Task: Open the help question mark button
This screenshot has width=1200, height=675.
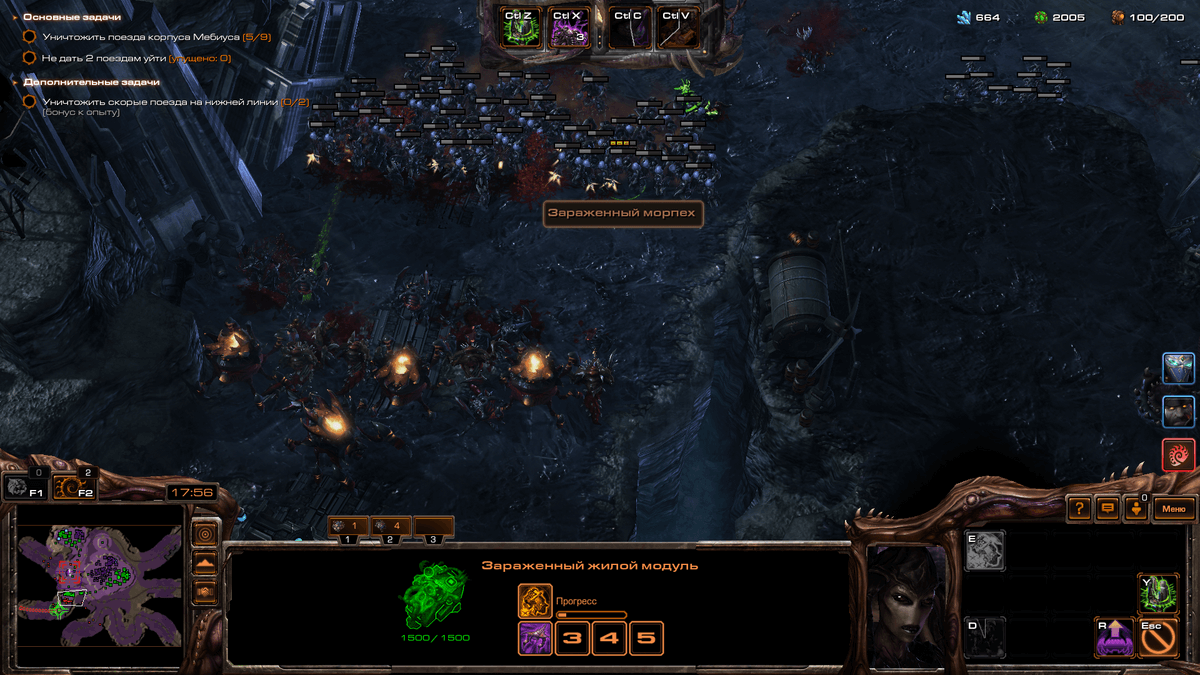Action: [x=1079, y=508]
